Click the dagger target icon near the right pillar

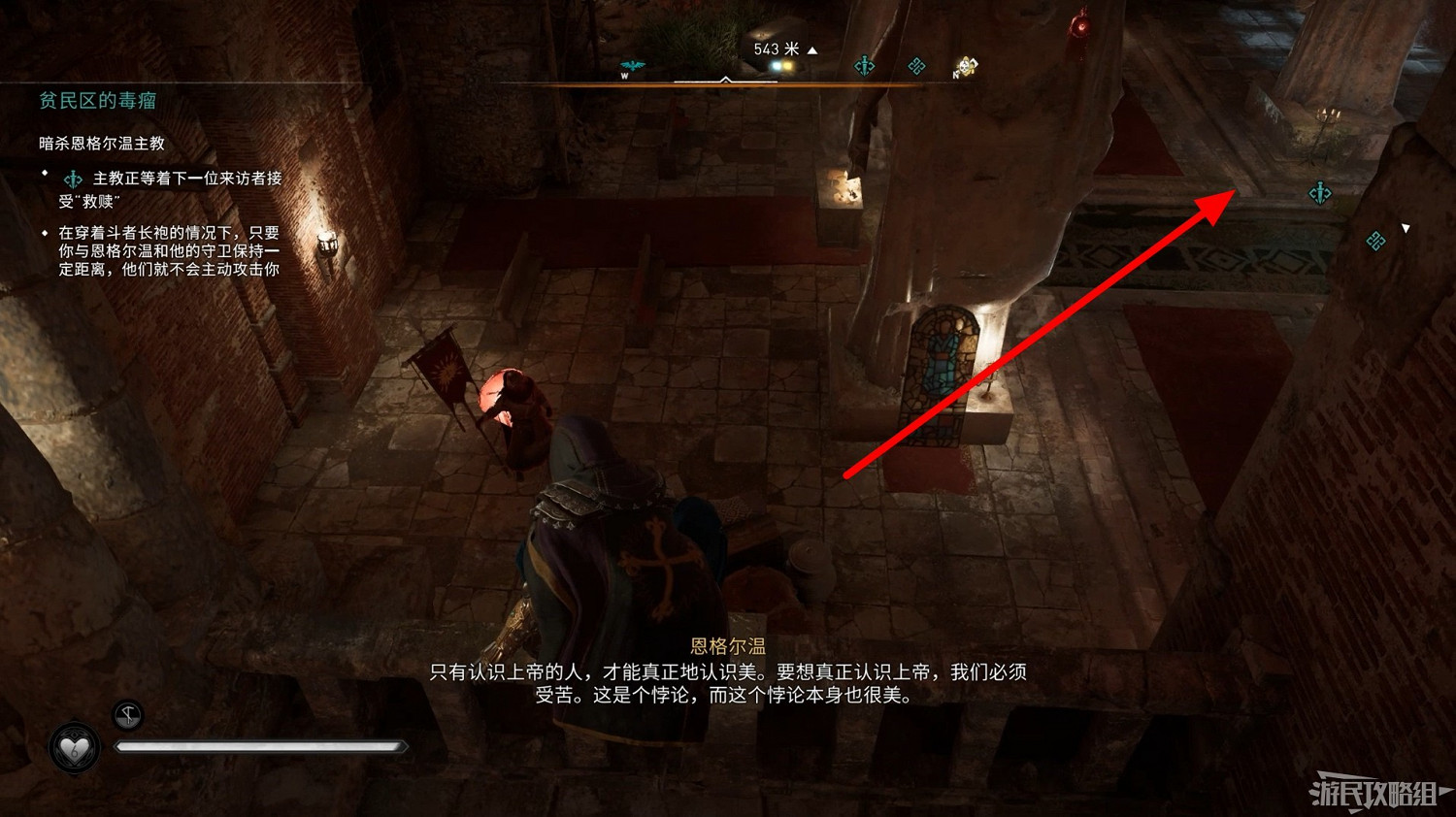(1320, 192)
